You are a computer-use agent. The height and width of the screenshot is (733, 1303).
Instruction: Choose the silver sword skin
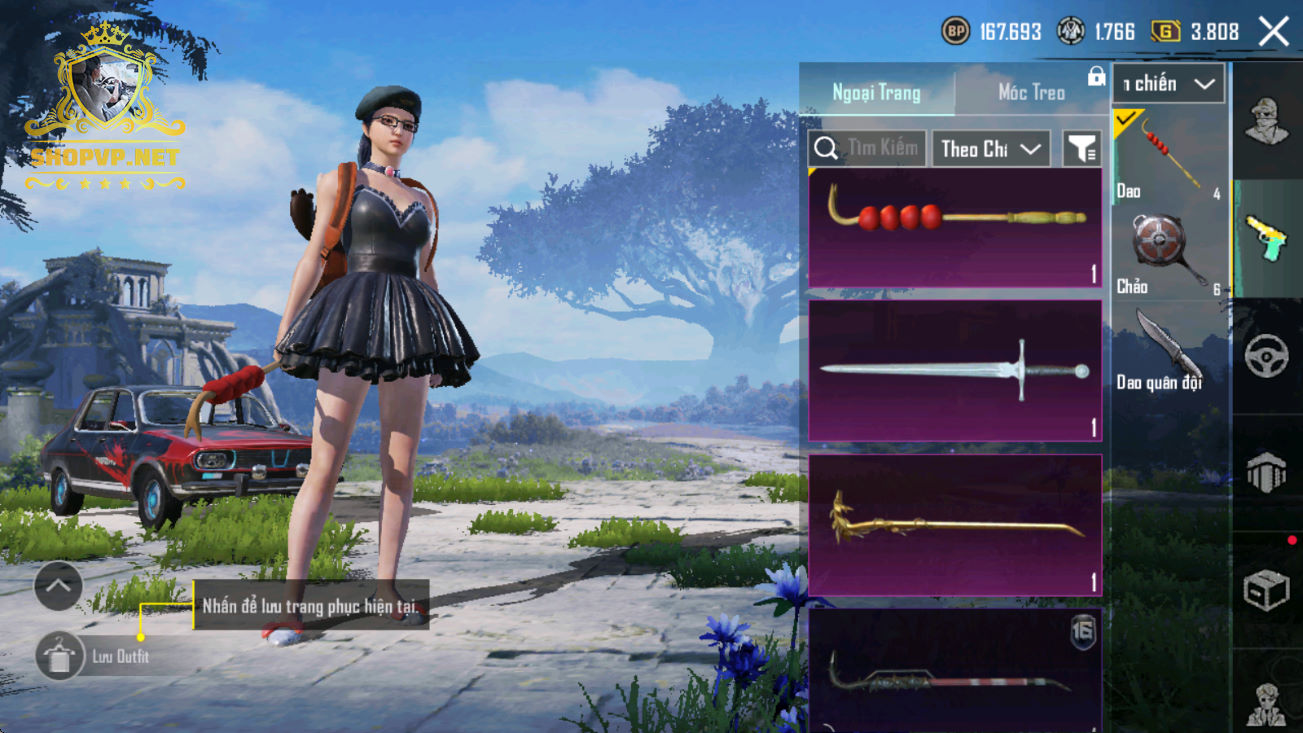pyautogui.click(x=955, y=371)
